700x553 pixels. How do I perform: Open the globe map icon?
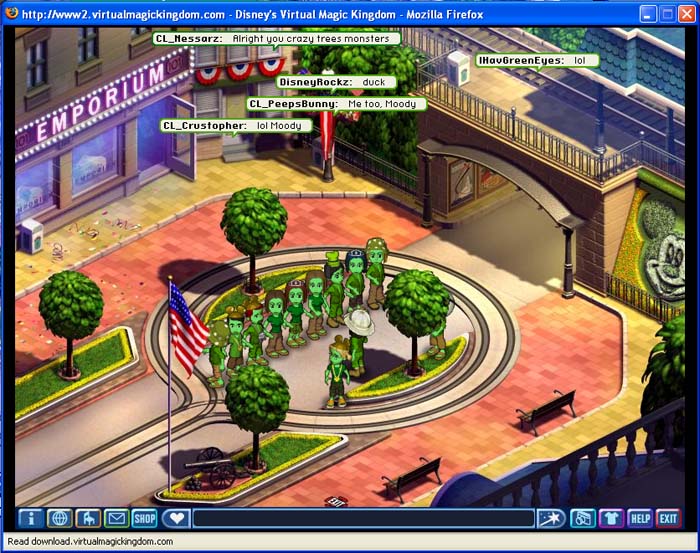pos(59,518)
